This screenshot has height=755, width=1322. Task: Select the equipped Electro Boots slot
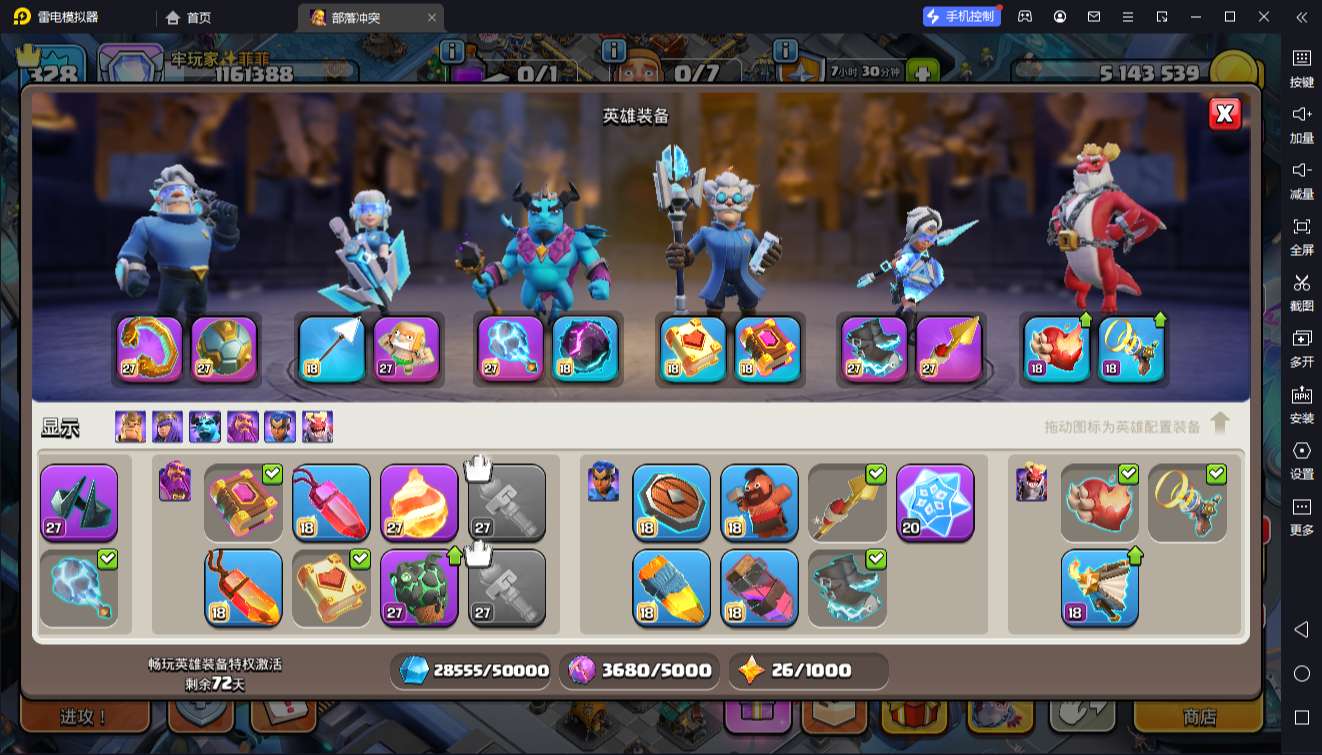coord(874,349)
